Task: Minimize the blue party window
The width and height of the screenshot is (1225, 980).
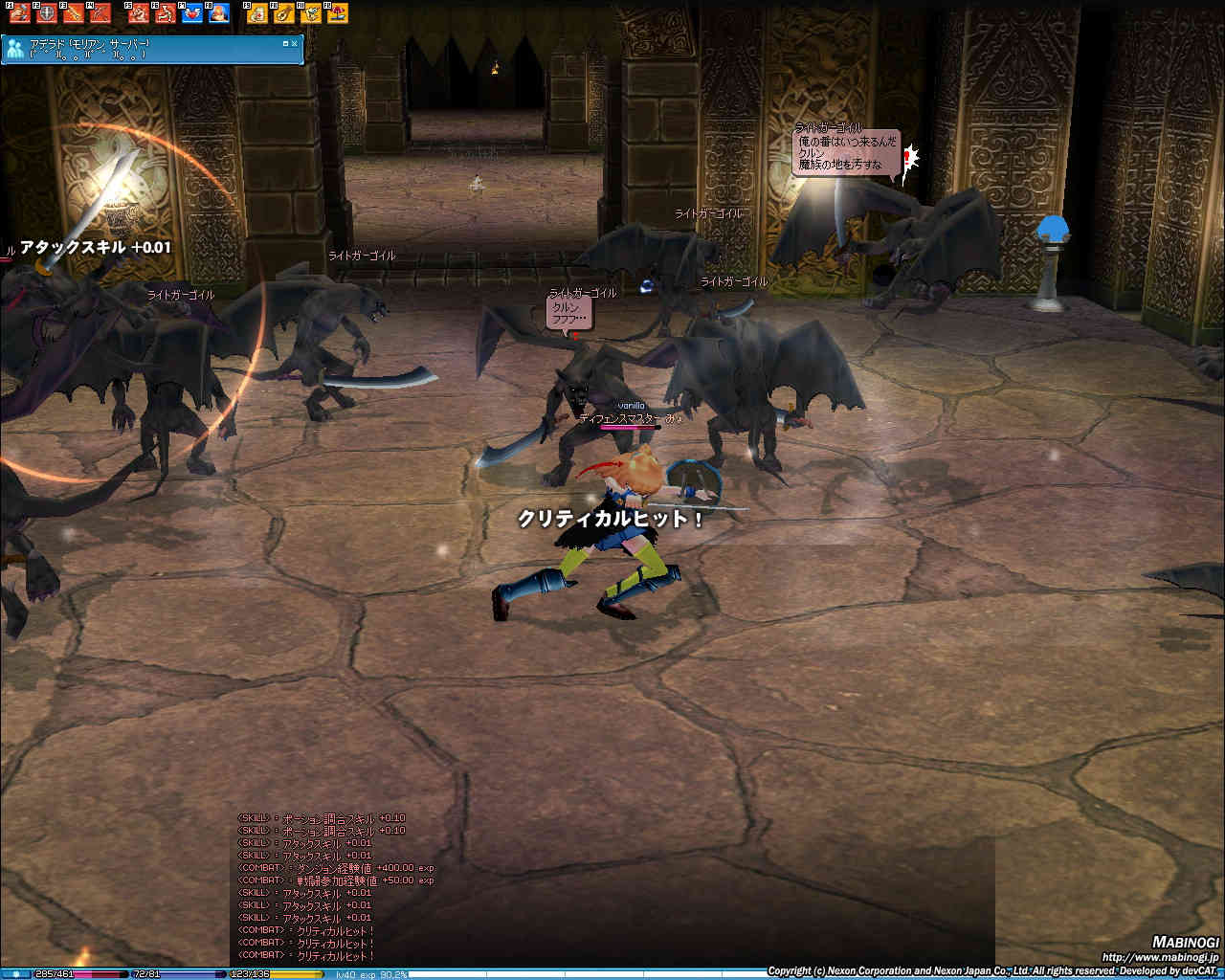Action: [285, 43]
